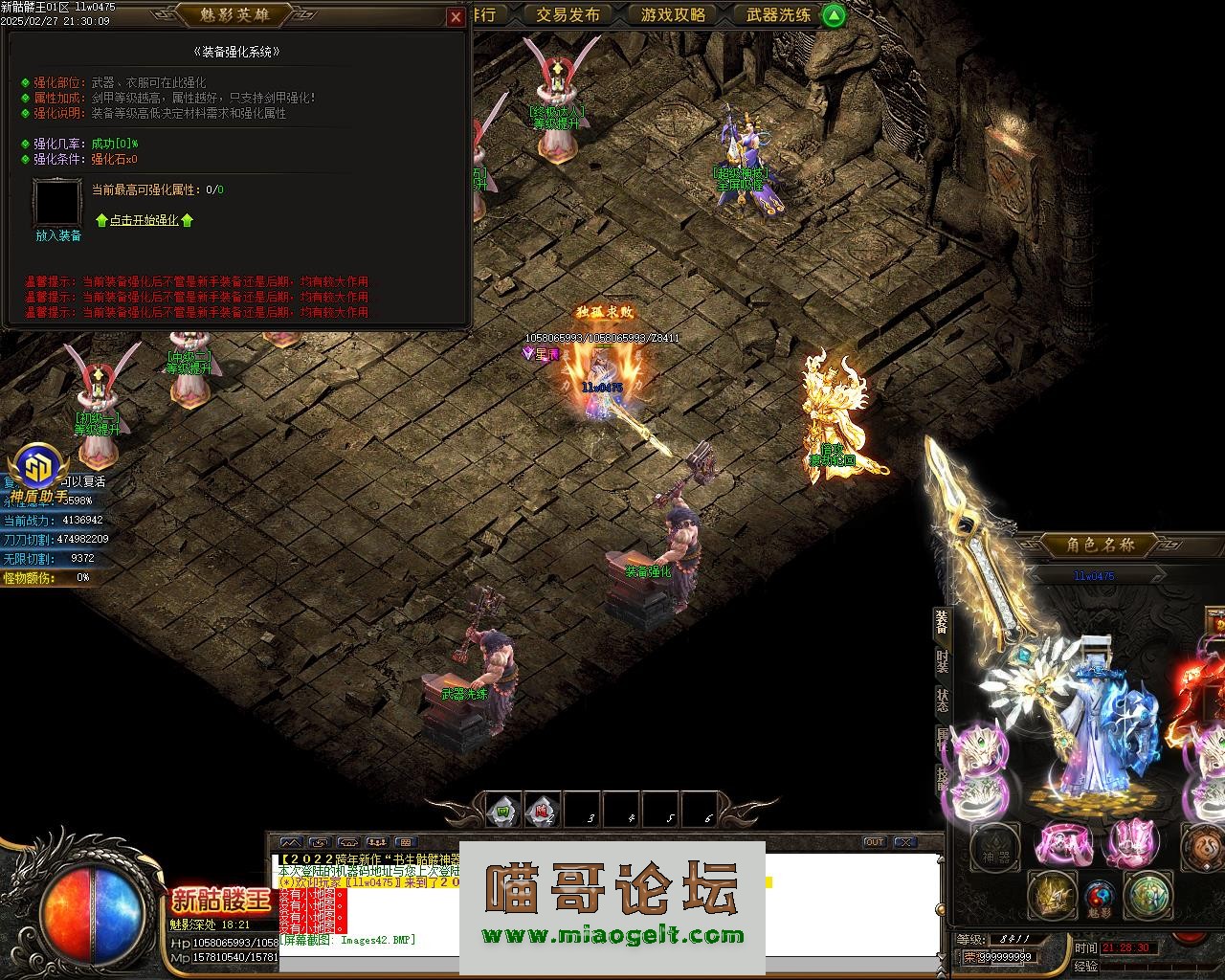The width and height of the screenshot is (1225, 980).
Task: Close the 装备强化系统 dialog window
Action: (x=456, y=17)
